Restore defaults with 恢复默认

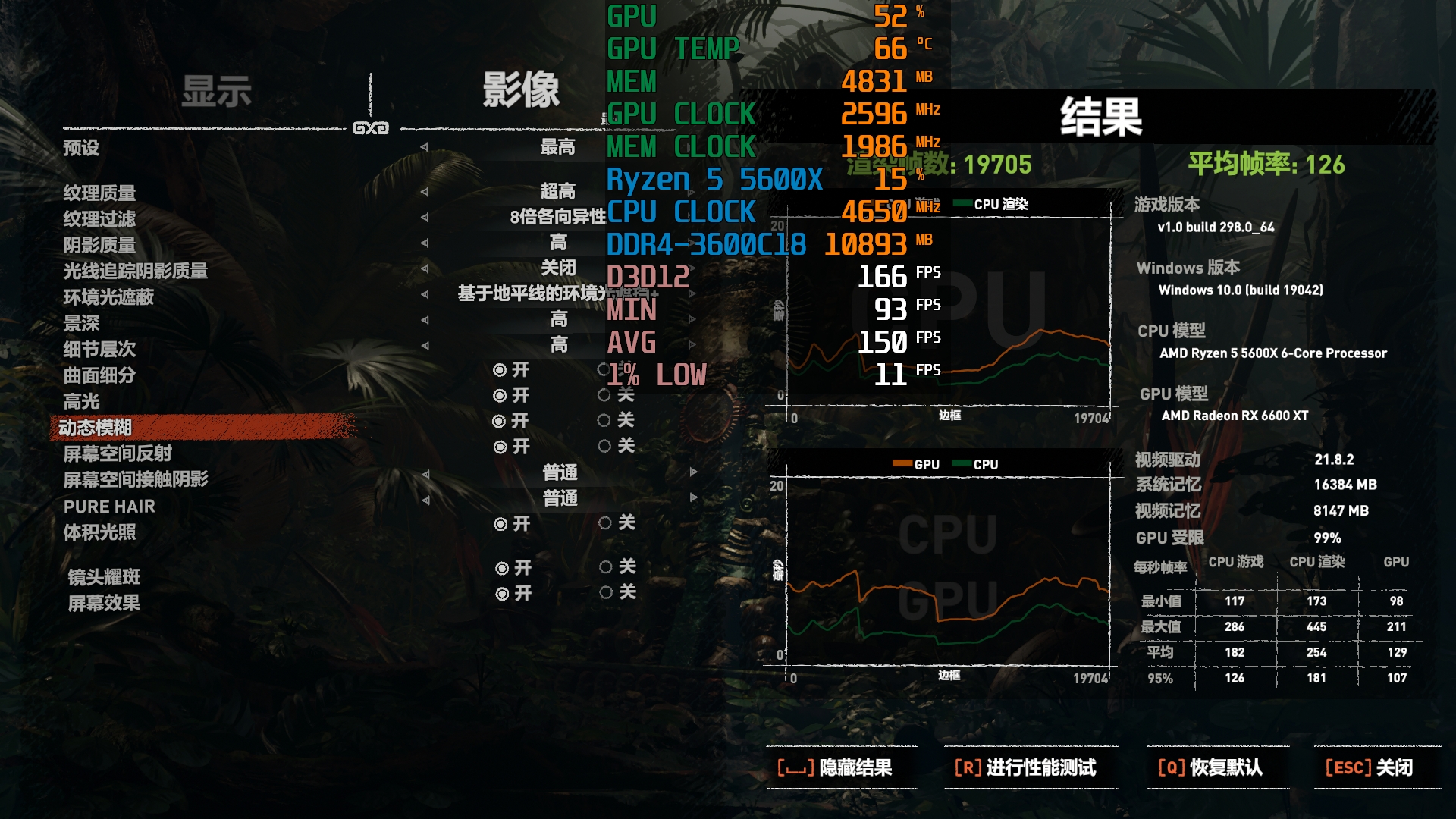point(1210,767)
